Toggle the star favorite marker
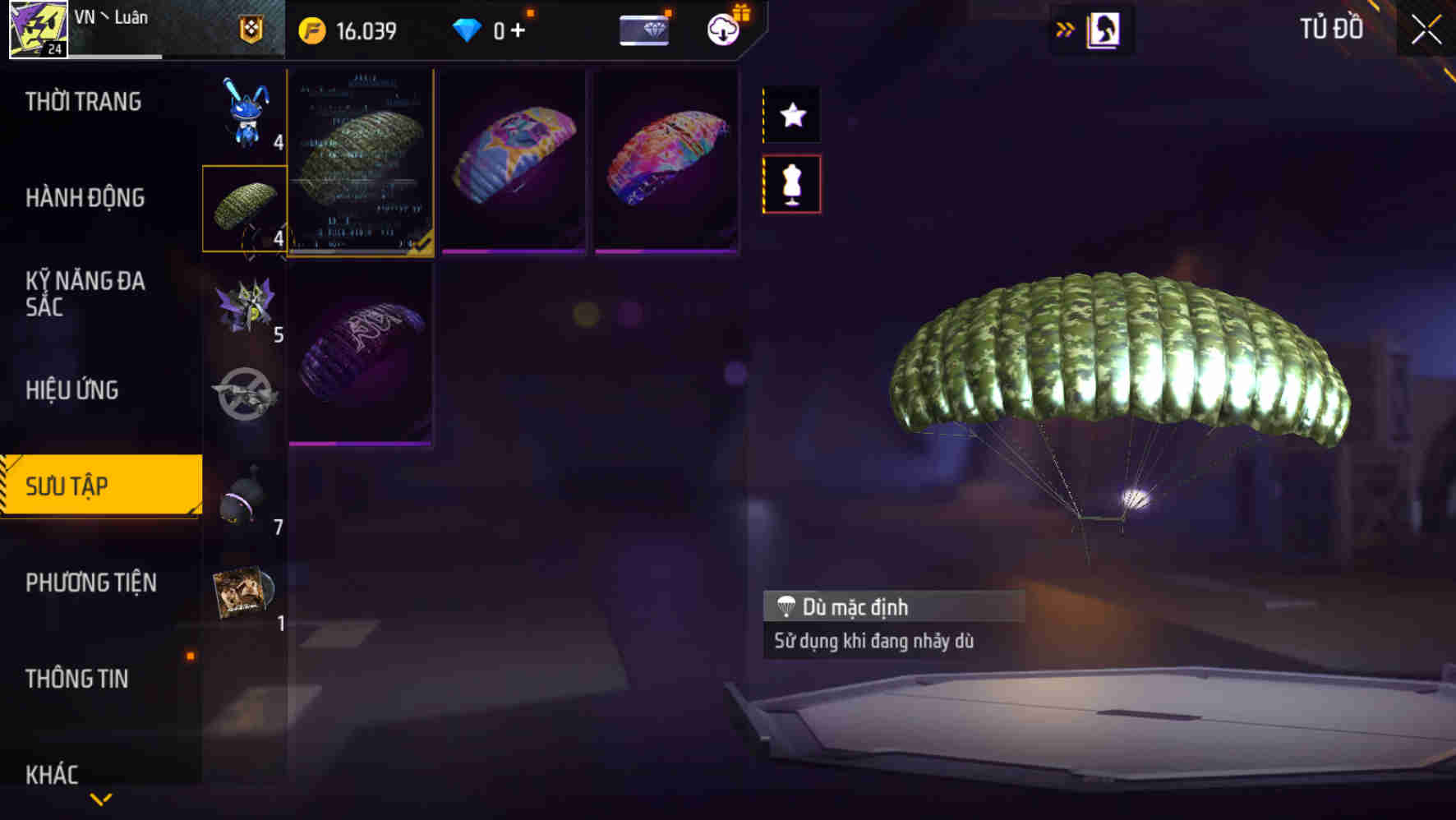 [x=791, y=115]
